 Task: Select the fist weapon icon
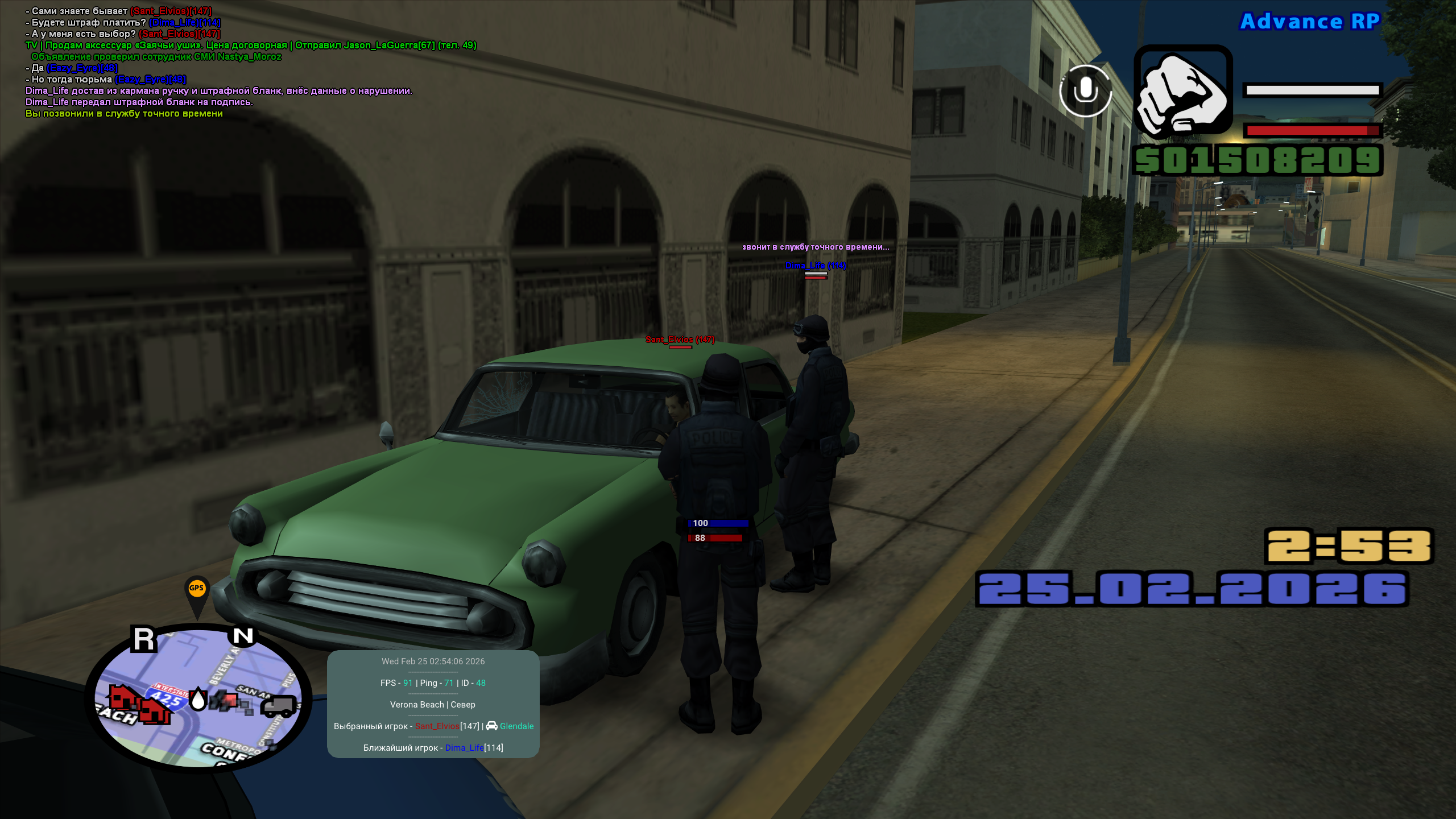pyautogui.click(x=1183, y=92)
